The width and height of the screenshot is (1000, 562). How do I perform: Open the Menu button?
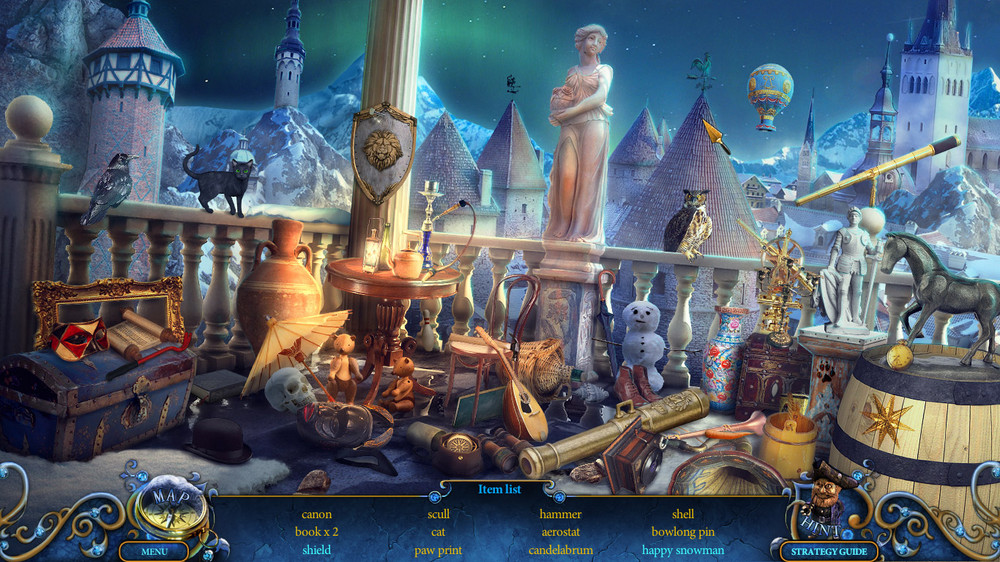(x=154, y=551)
